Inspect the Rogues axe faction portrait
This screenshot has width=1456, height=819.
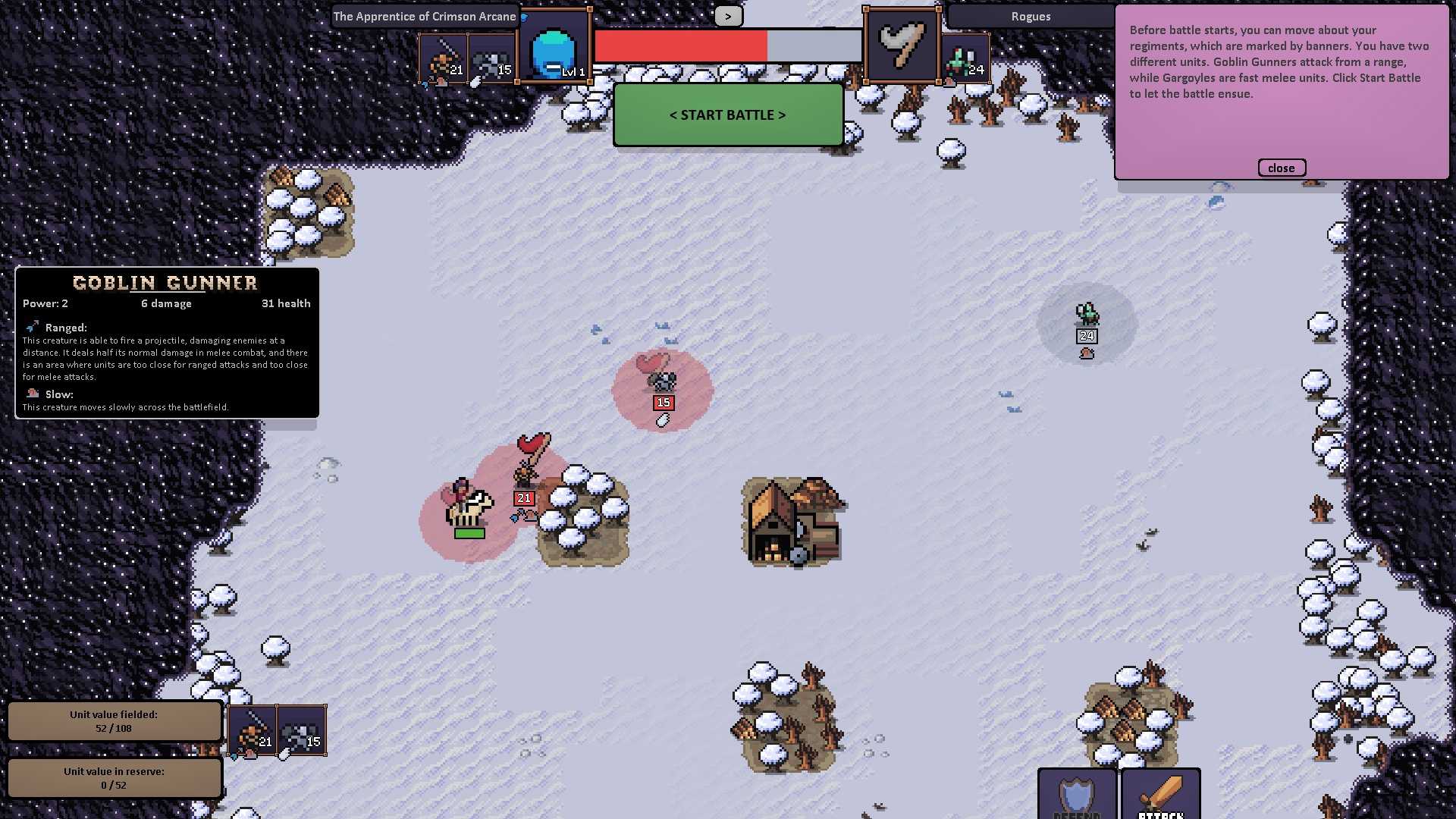(902, 47)
